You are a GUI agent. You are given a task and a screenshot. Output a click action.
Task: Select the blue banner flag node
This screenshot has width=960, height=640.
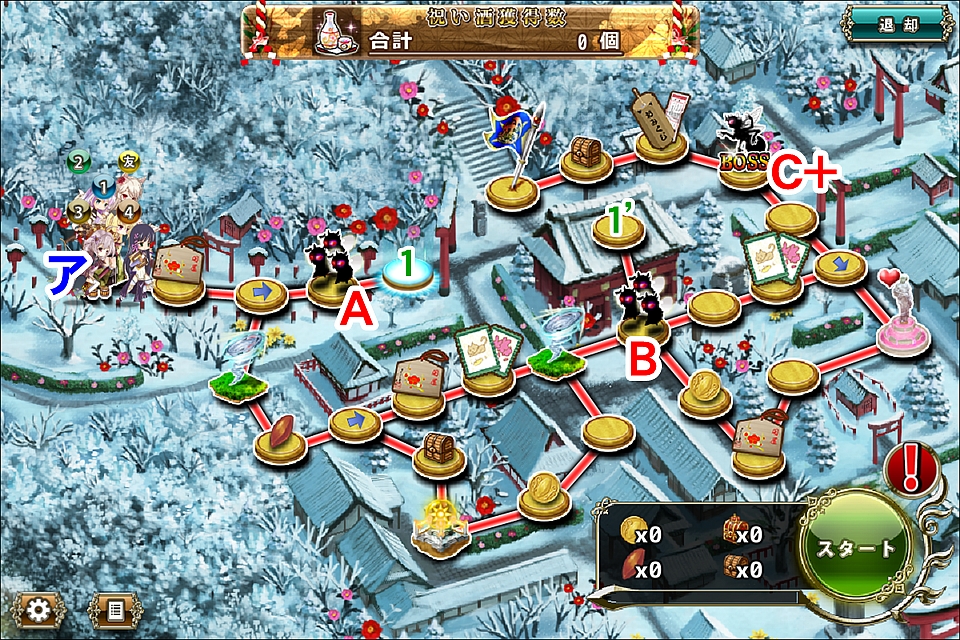515,160
